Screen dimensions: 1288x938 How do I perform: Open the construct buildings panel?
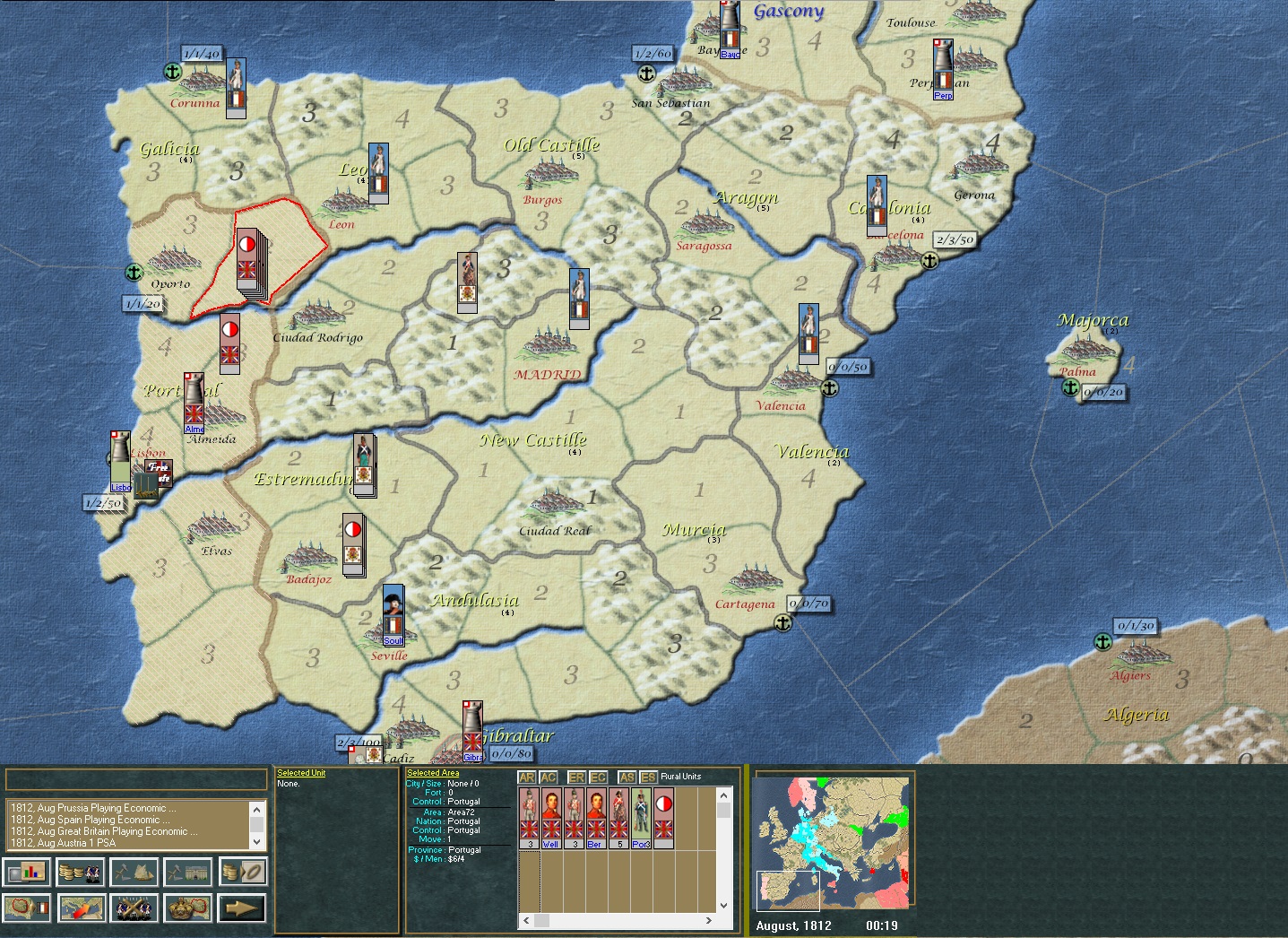point(186,872)
